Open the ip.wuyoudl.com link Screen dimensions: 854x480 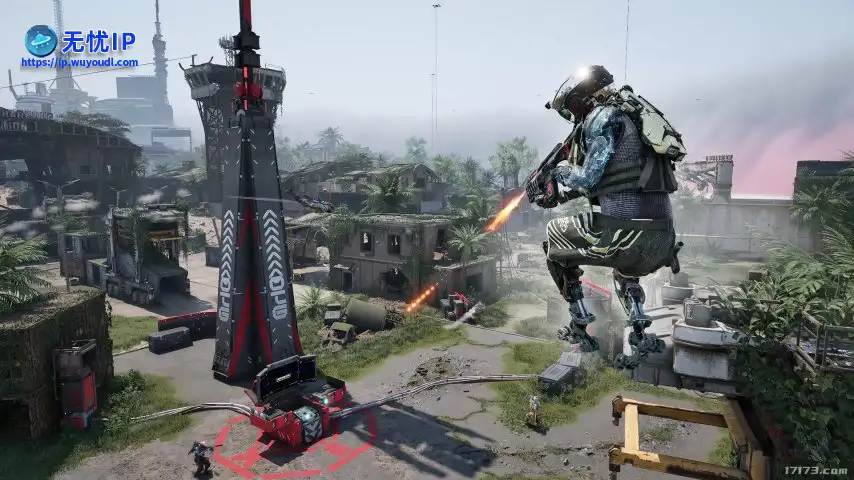[x=79, y=62]
